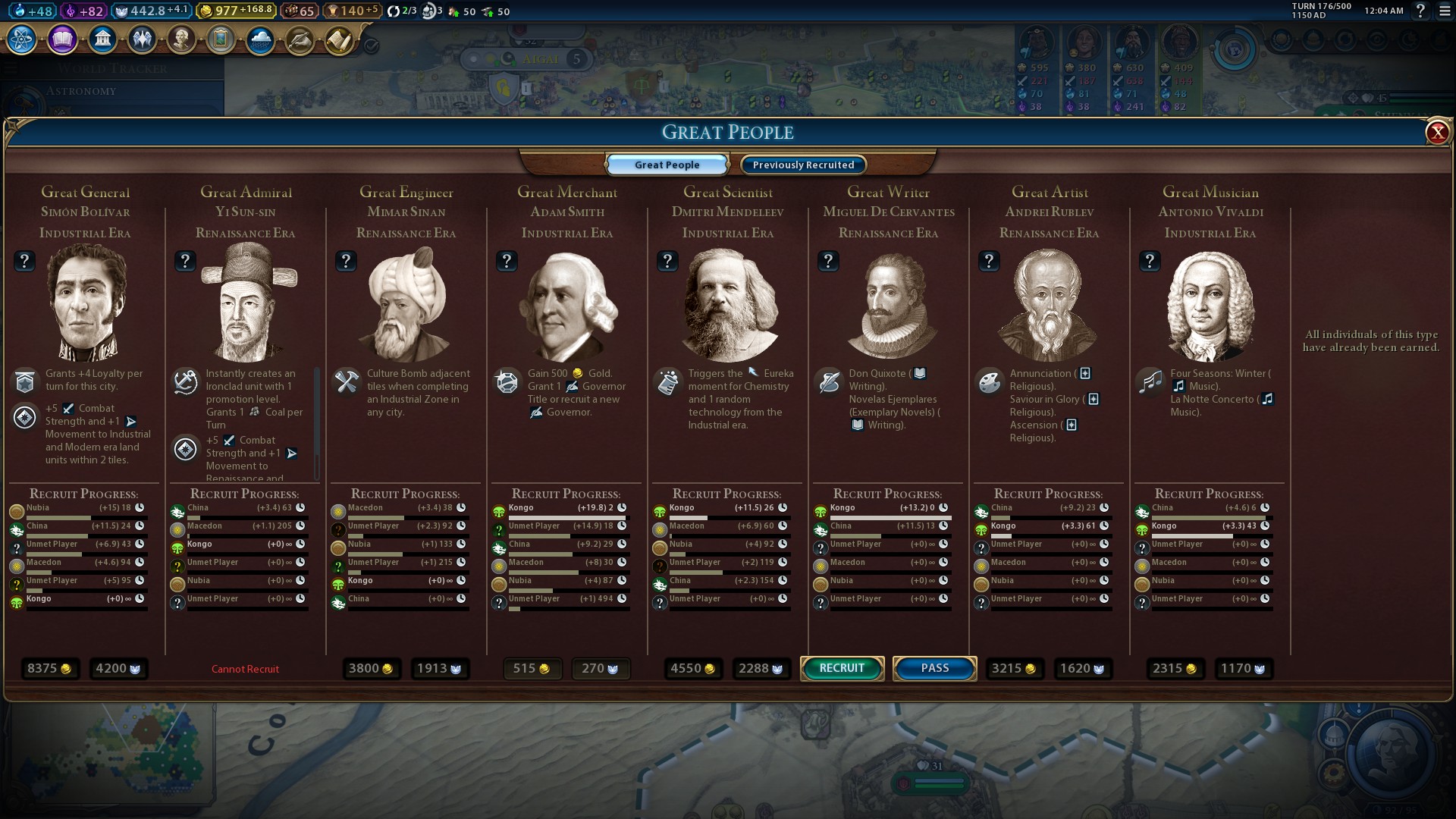Open Yi Sun-sin's question mark info
This screenshot has height=819, width=1456.
click(x=185, y=261)
